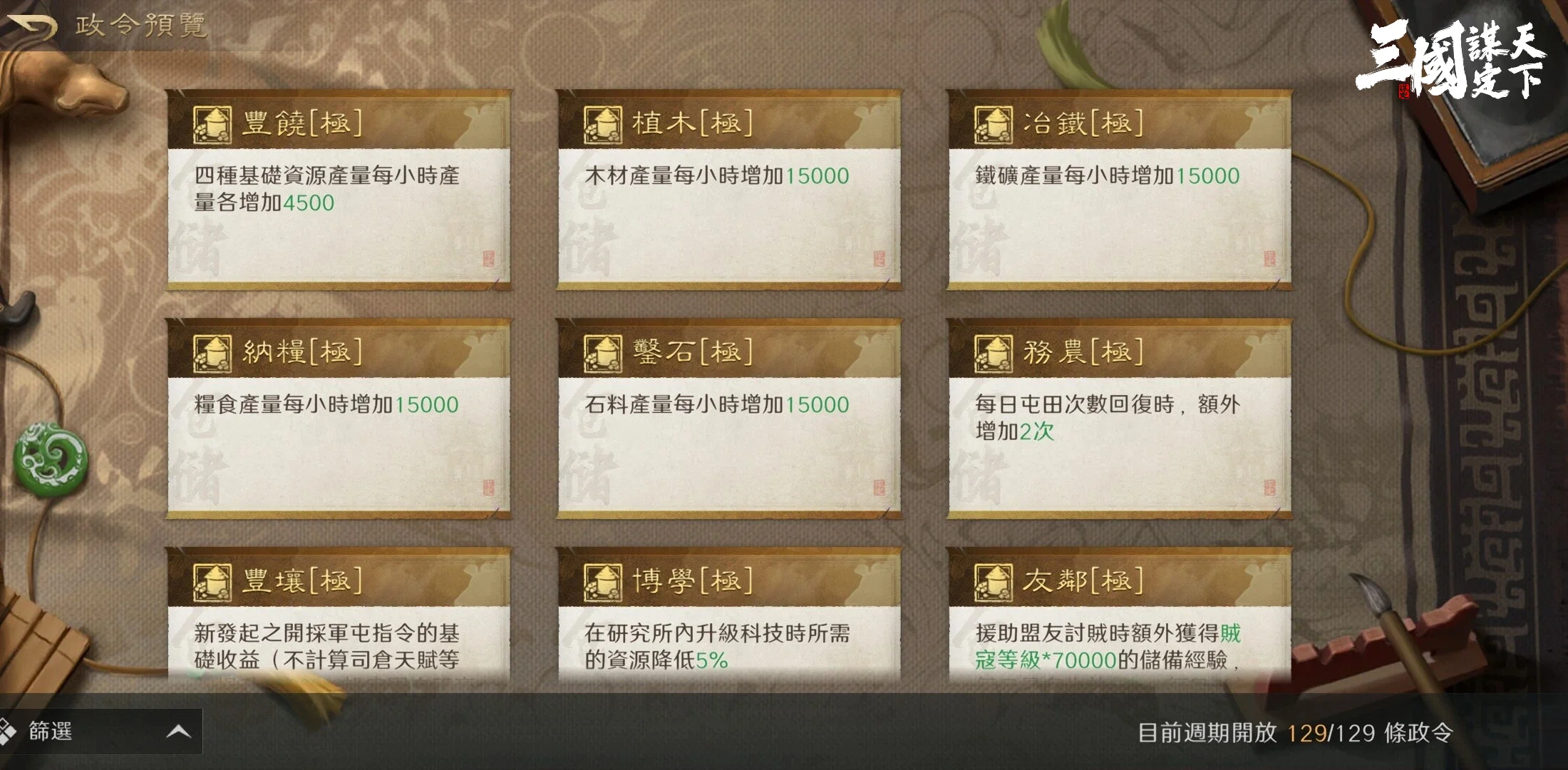Image resolution: width=1568 pixels, height=770 pixels.
Task: Expand the 篩選 filter dropdown
Action: tap(100, 731)
